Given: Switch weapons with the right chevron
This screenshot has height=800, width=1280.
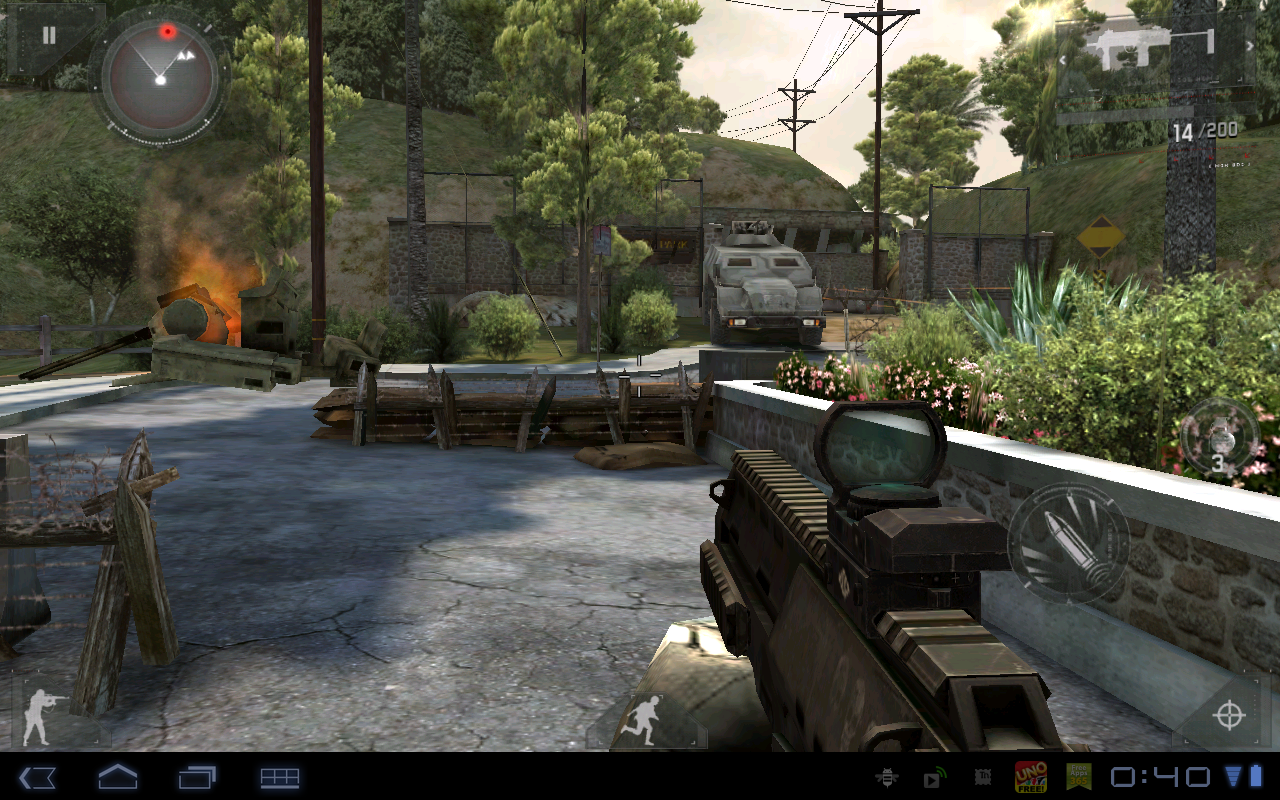Looking at the screenshot, I should tap(1251, 44).
